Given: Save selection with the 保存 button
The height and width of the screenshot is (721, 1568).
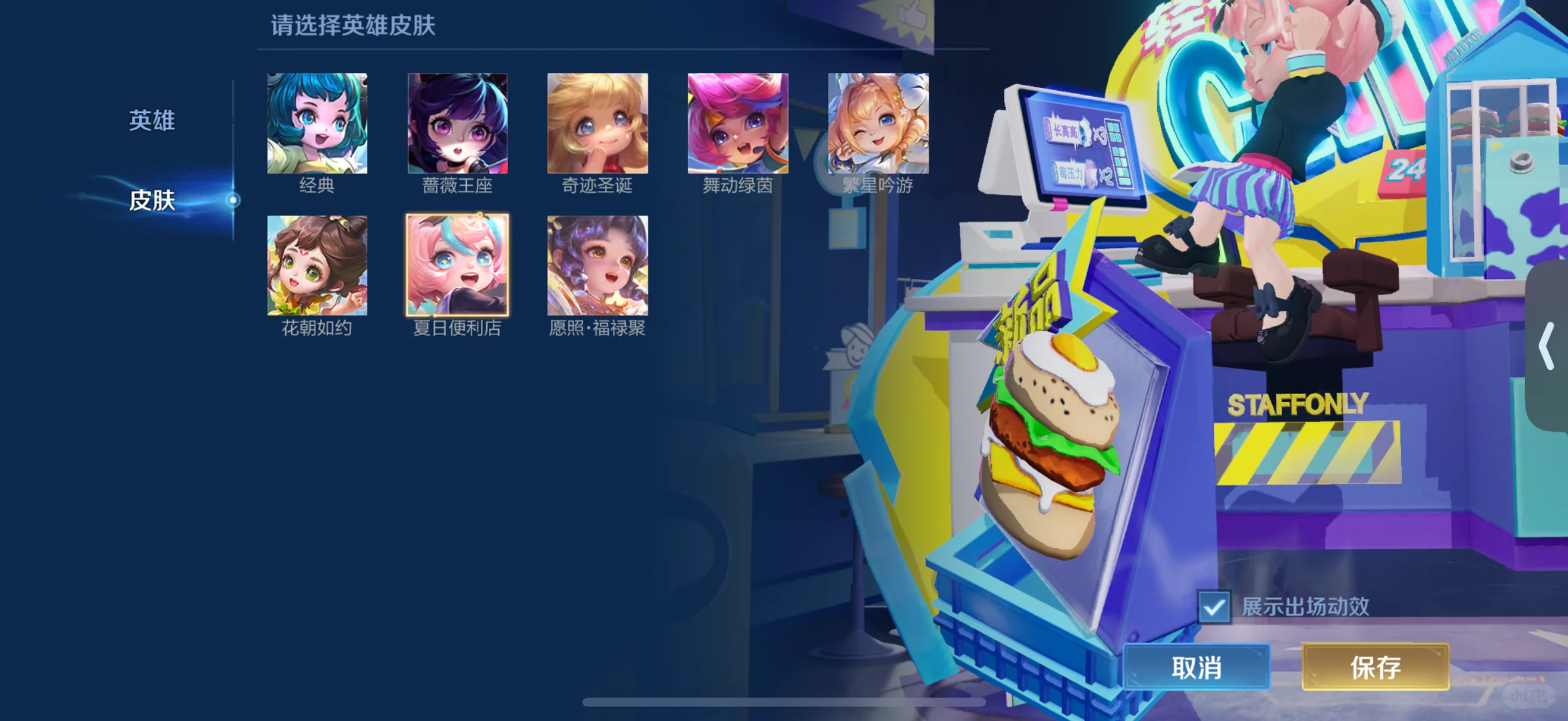Looking at the screenshot, I should [x=1375, y=667].
